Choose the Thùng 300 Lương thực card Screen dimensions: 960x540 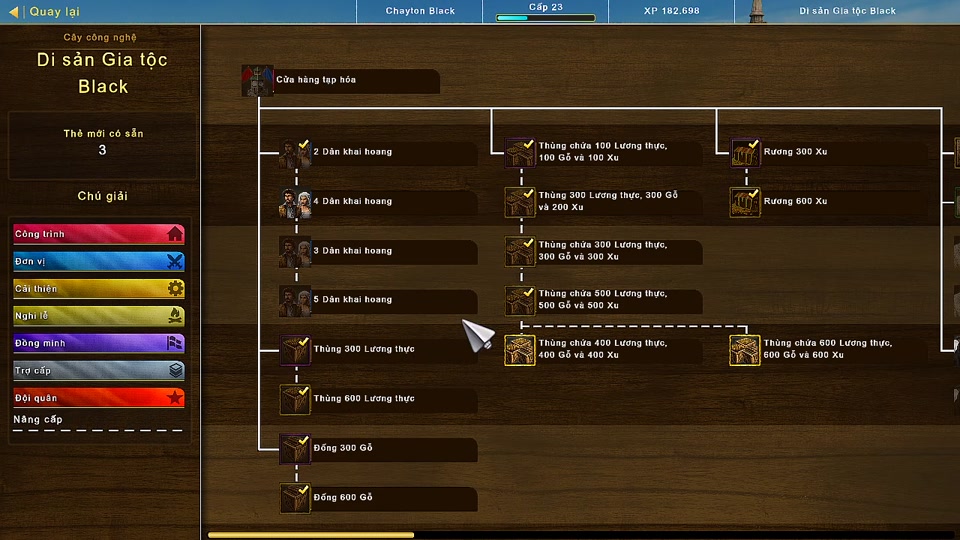pos(378,349)
